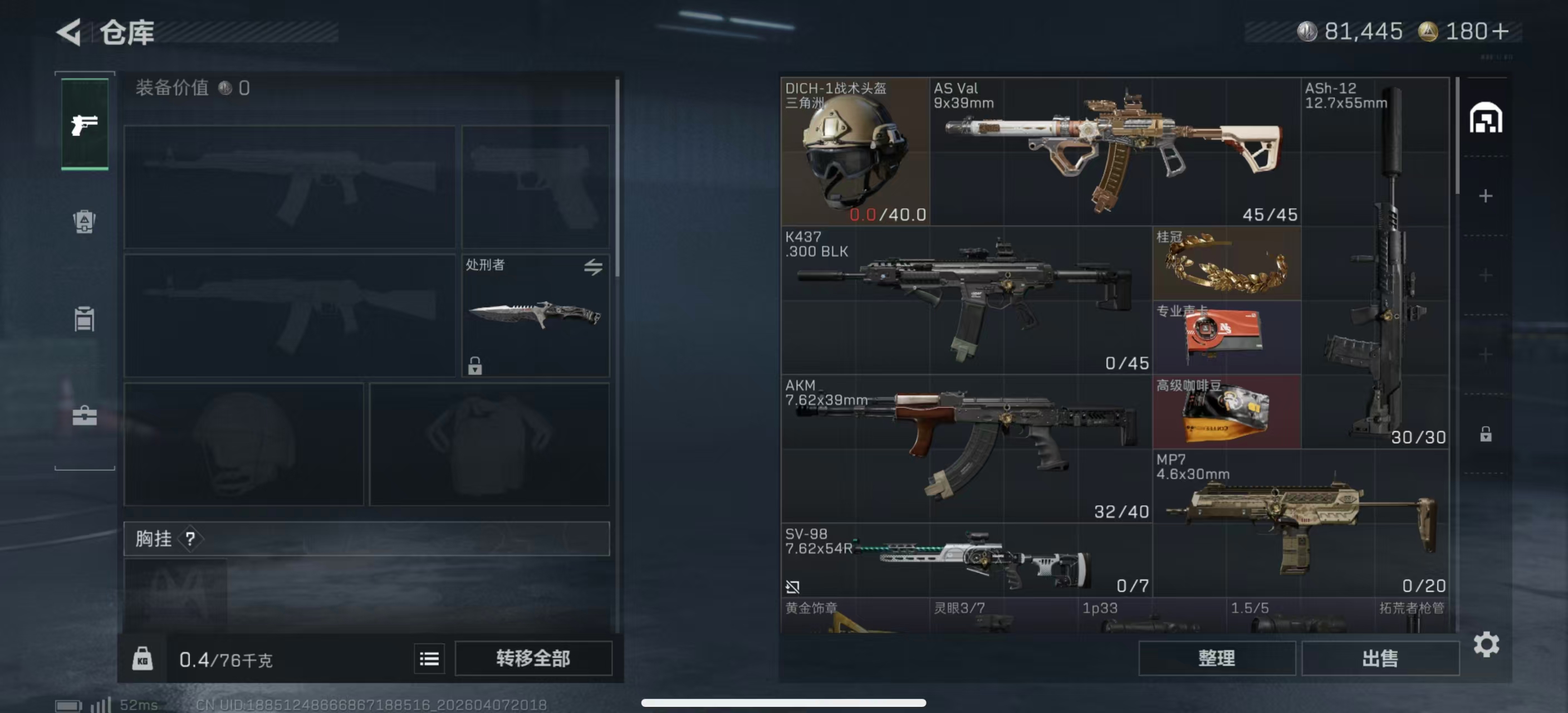Choose the SV-98 sniper rifle

coord(966,560)
